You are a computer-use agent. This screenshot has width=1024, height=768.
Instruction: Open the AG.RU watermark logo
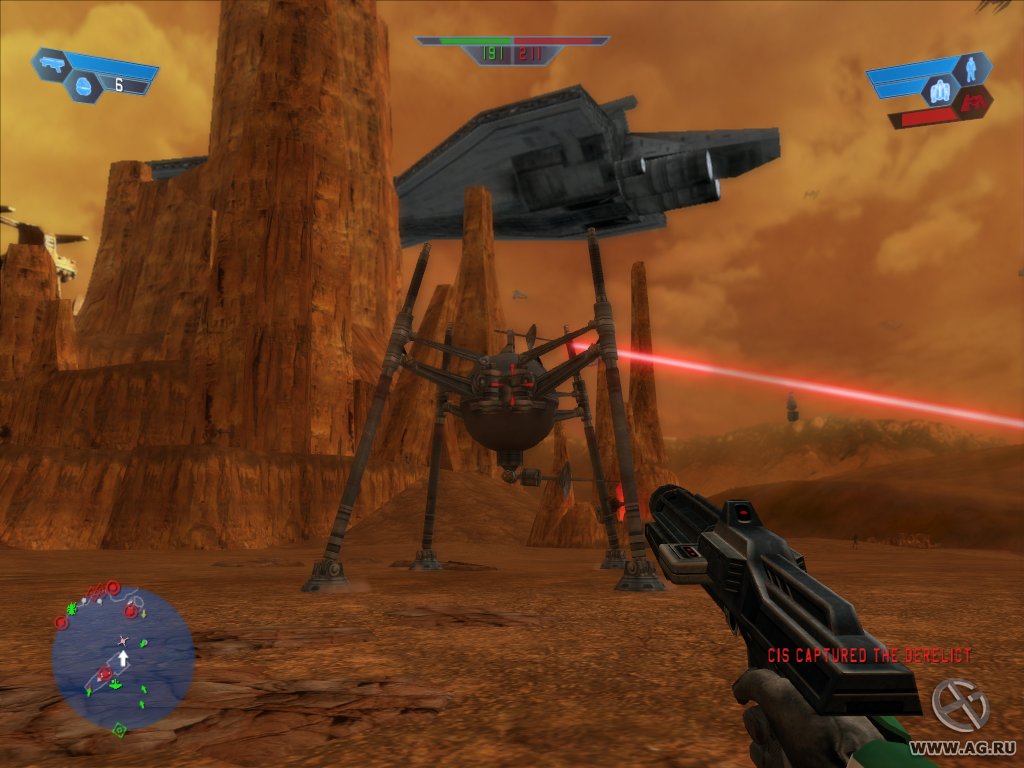(960, 704)
